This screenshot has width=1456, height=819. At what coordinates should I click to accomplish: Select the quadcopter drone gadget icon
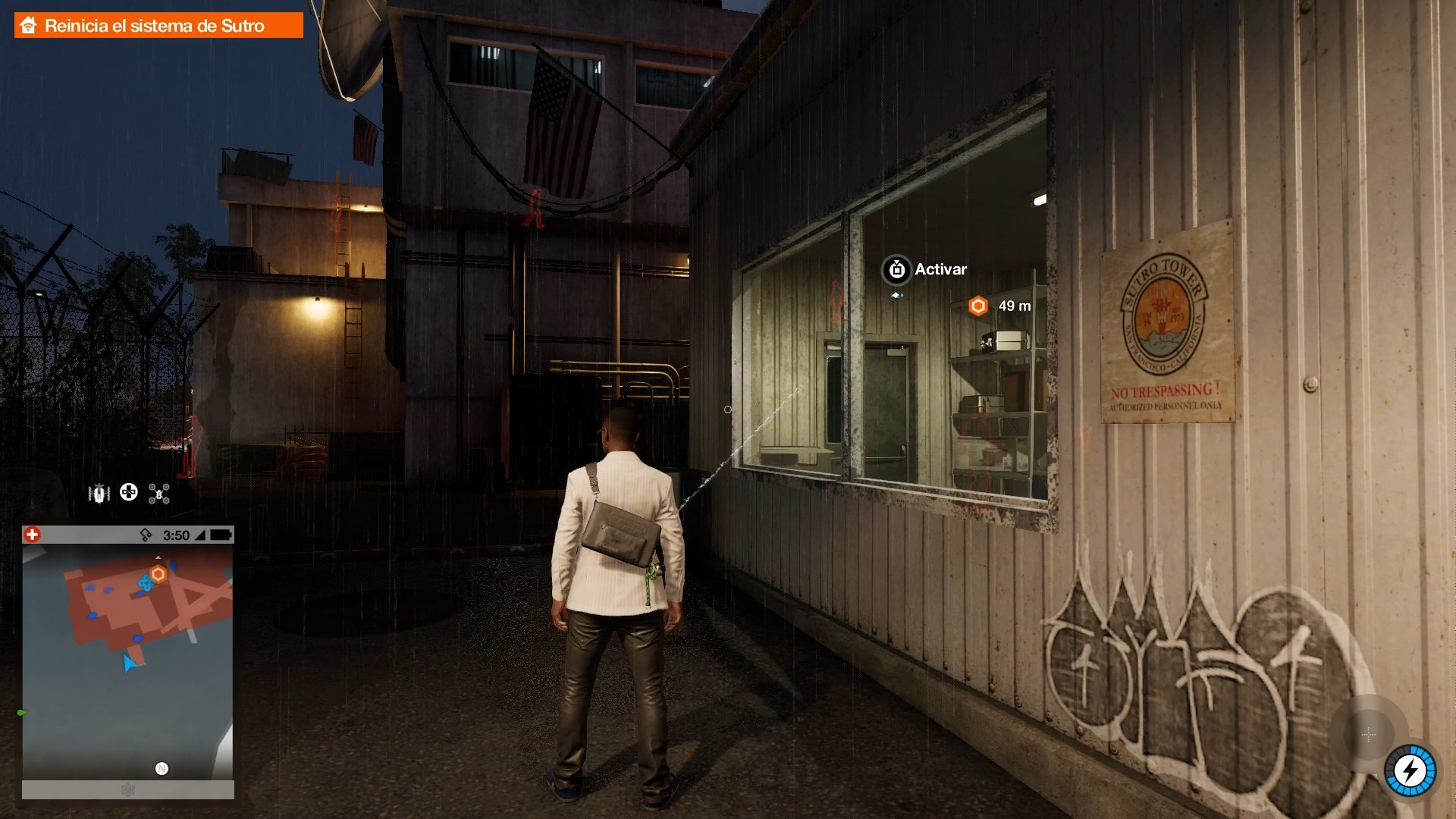tap(157, 494)
